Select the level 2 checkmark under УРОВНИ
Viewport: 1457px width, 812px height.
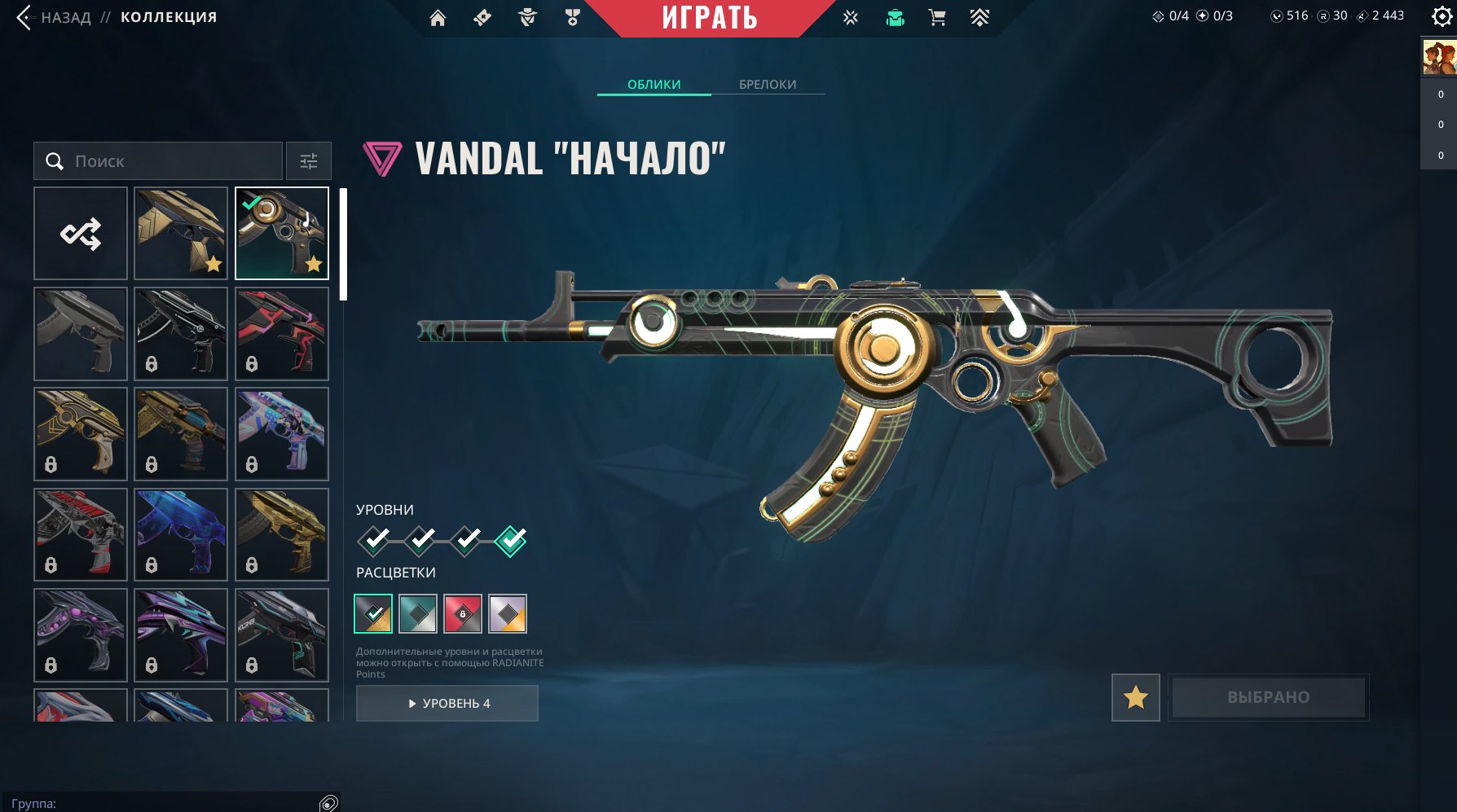(420, 538)
